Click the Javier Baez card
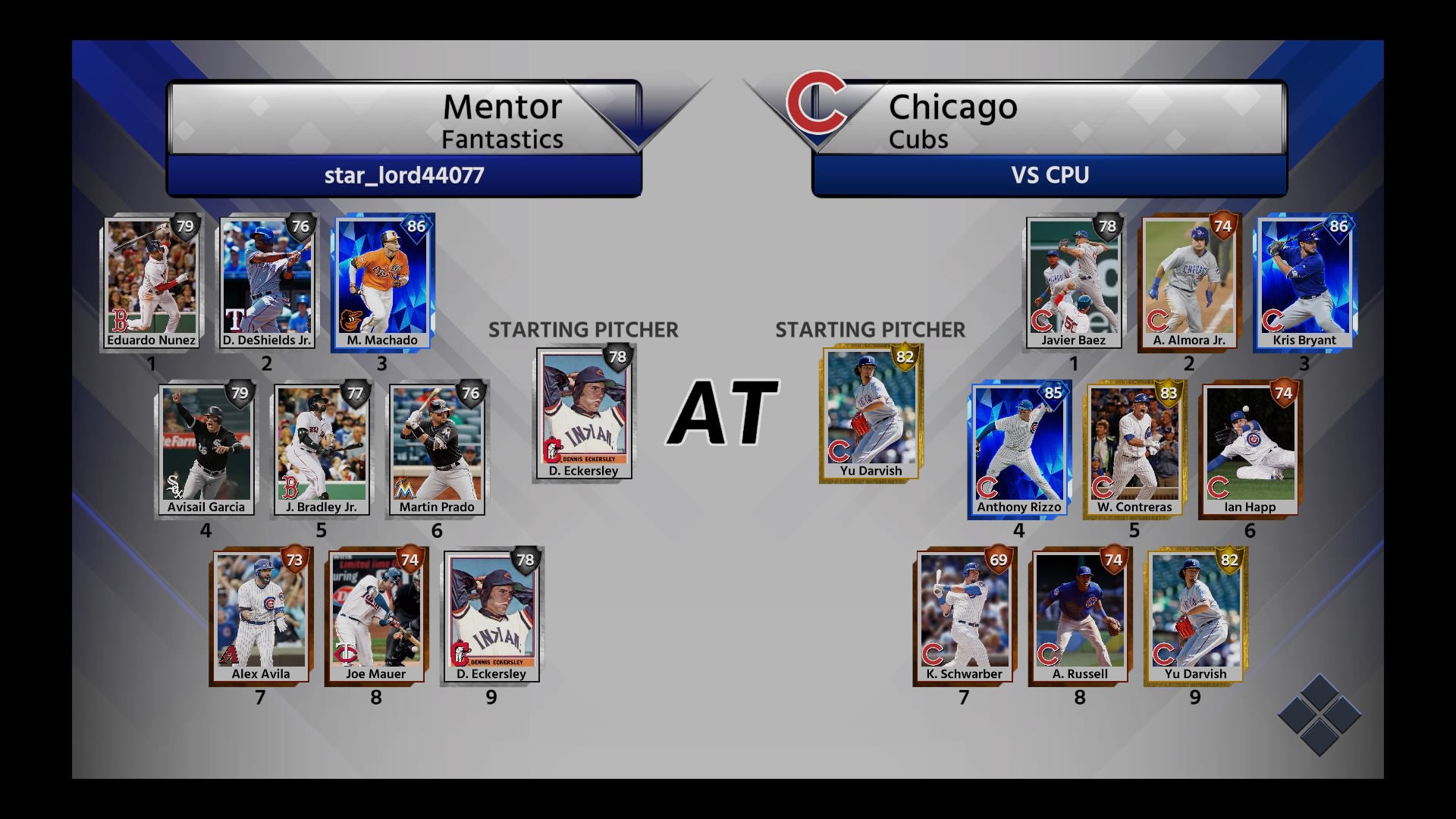The width and height of the screenshot is (1456, 819). tap(1074, 283)
